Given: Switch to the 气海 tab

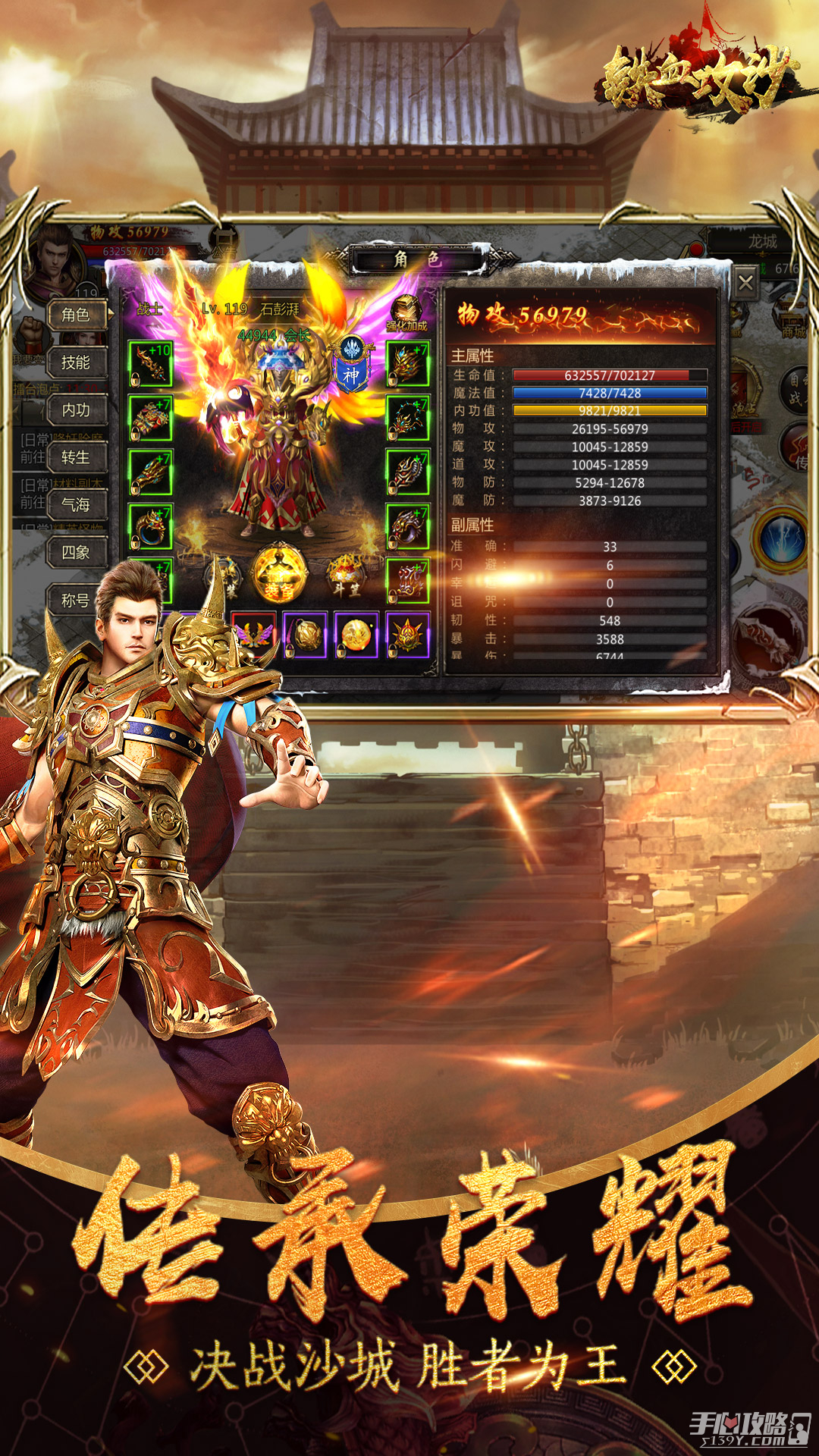Looking at the screenshot, I should pyautogui.click(x=76, y=505).
